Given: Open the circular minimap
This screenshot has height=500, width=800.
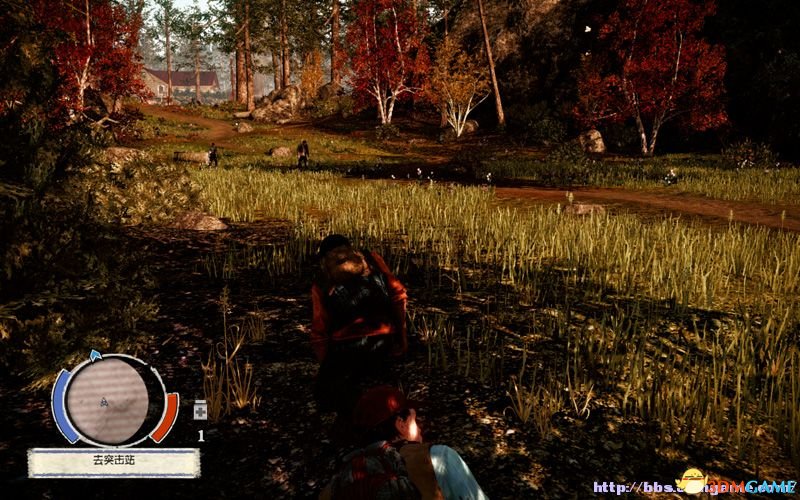Looking at the screenshot, I should [x=107, y=401].
